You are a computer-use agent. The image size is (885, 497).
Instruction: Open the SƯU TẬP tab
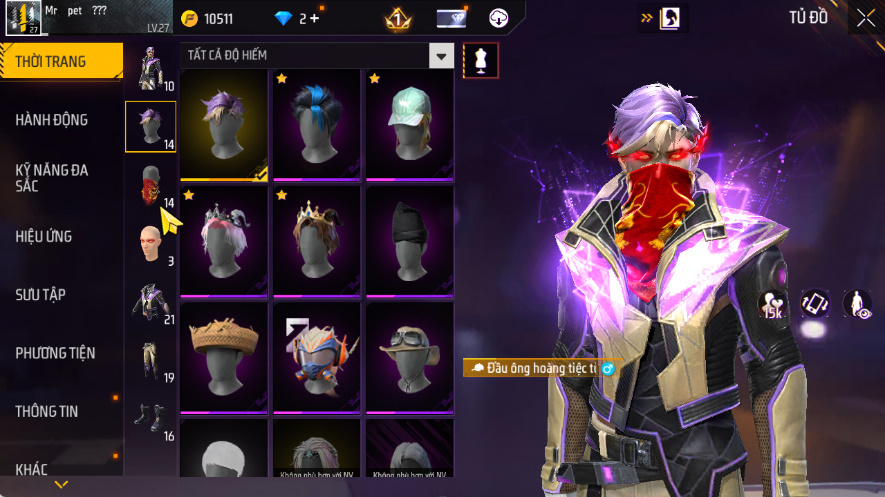point(41,295)
